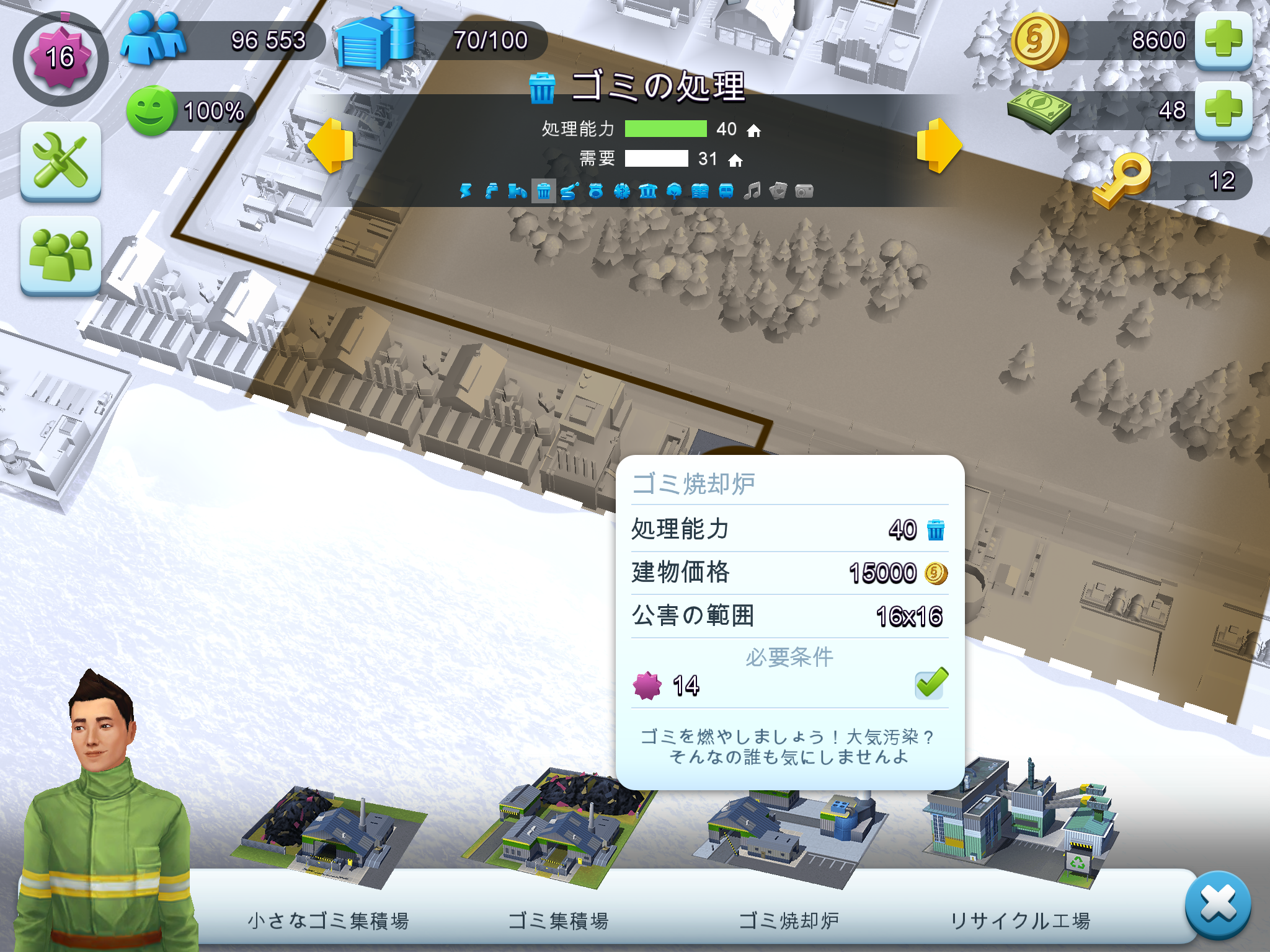The height and width of the screenshot is (952, 1270).
Task: Buy more SimCash with plus button
Action: click(x=1223, y=110)
